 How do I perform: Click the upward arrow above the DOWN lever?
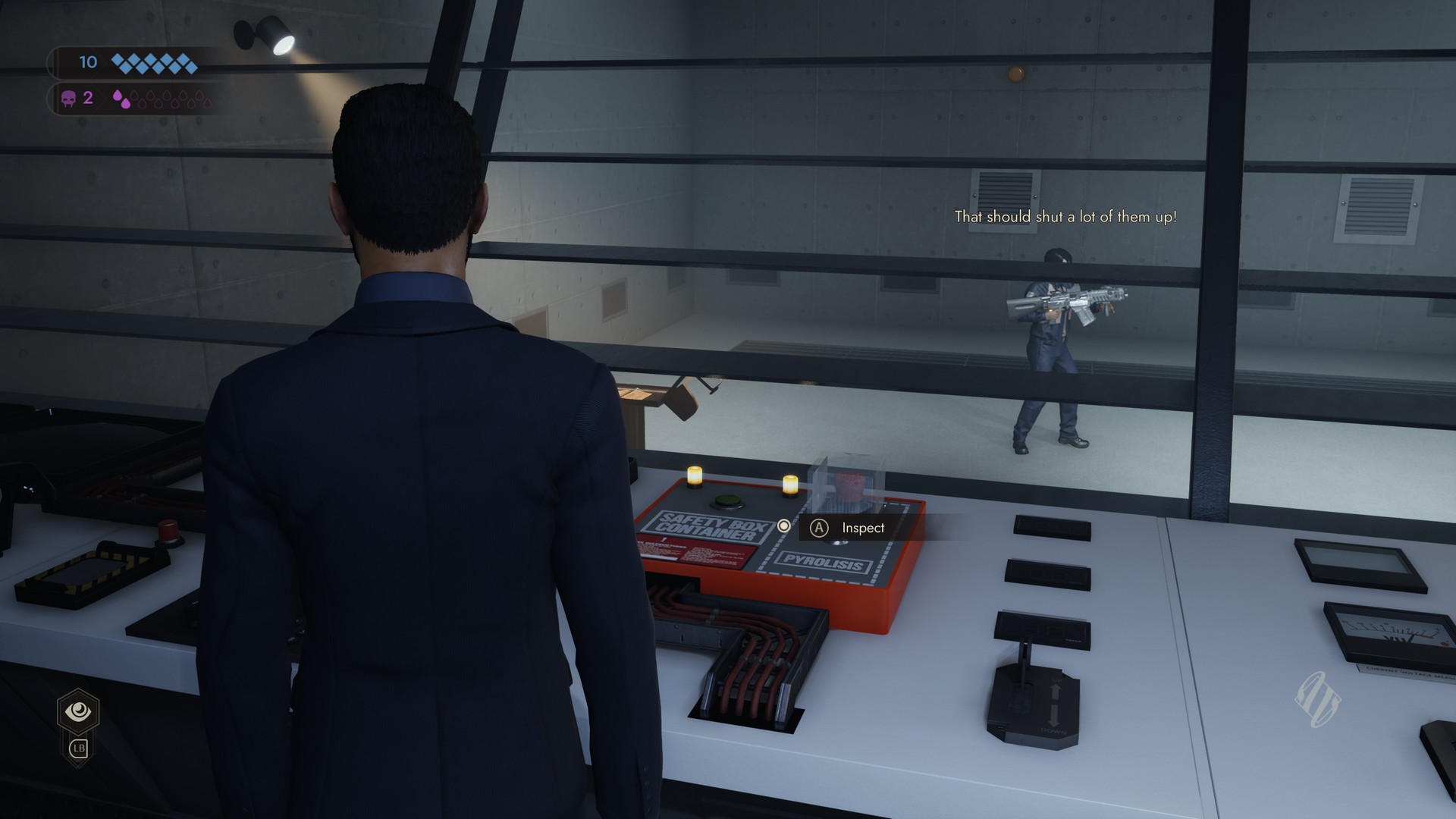(1056, 691)
